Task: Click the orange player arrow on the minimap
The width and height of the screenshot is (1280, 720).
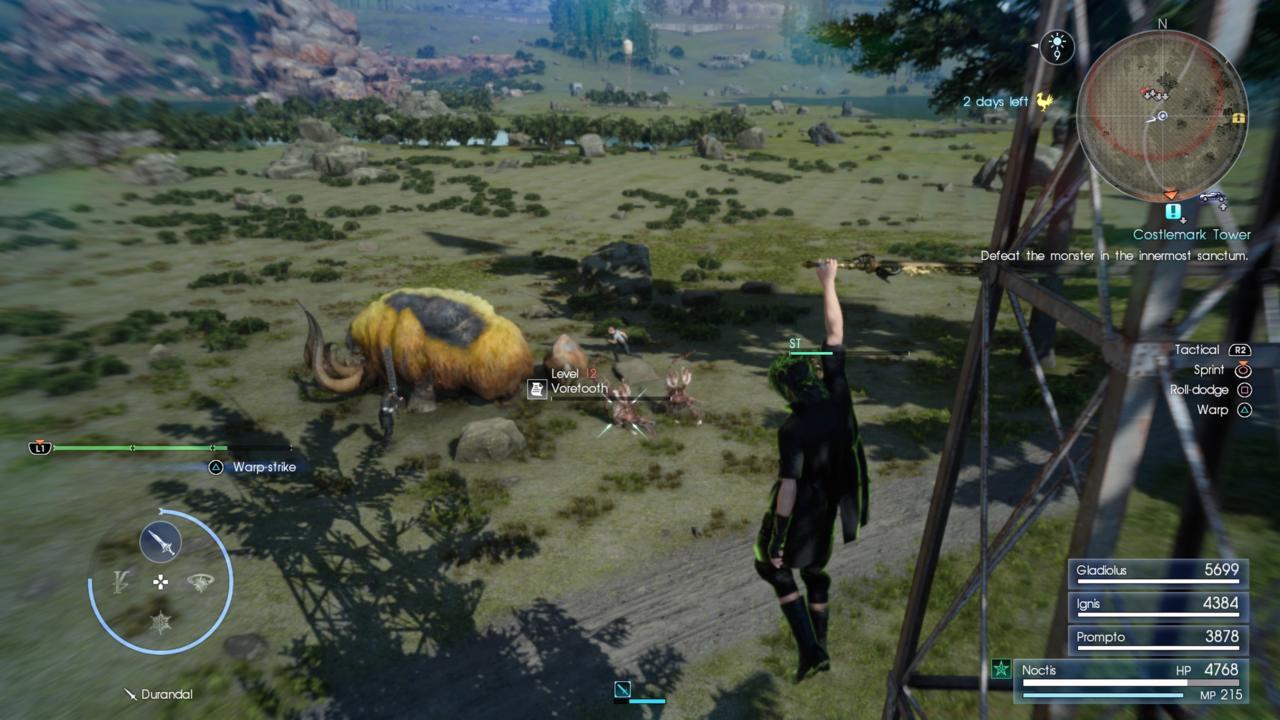Action: tap(1172, 193)
